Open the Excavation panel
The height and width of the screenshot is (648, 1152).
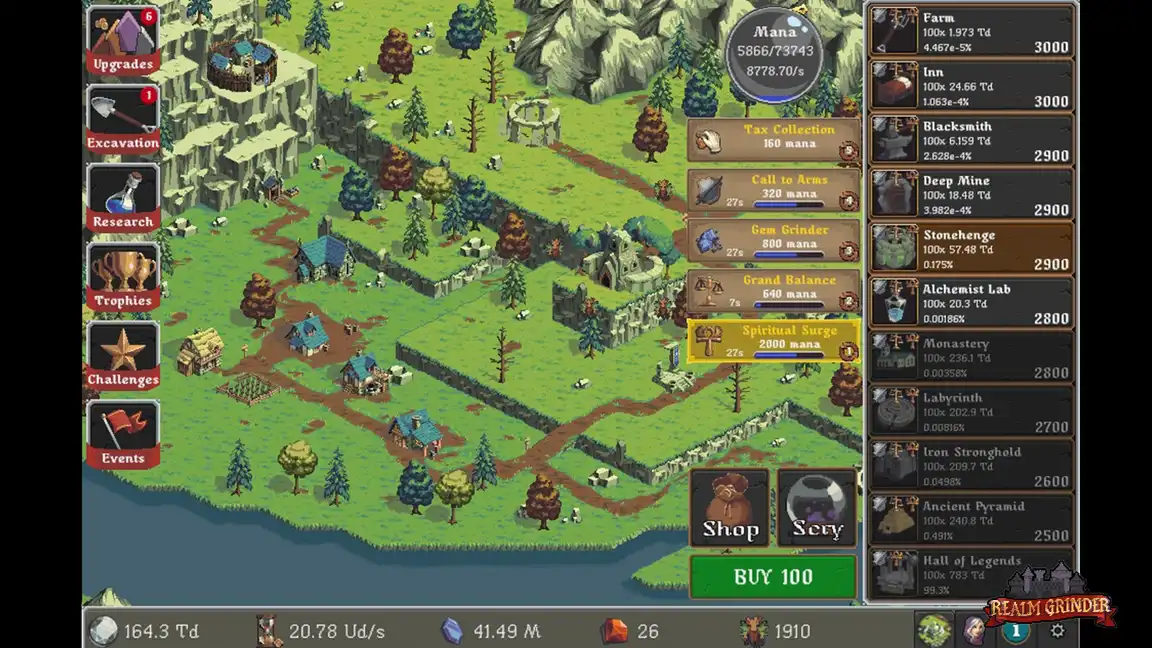pos(123,120)
